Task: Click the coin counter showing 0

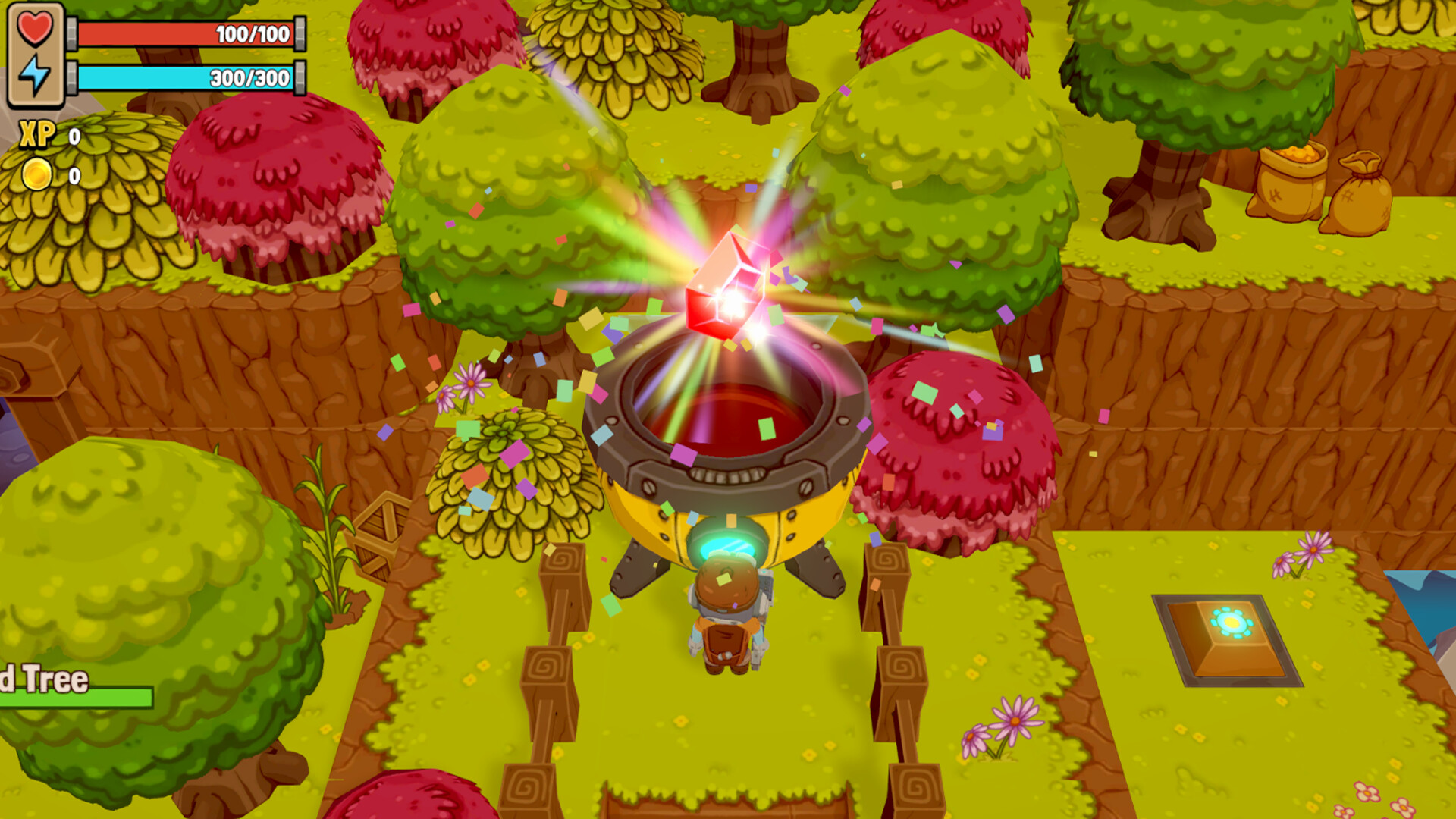Action: [73, 176]
